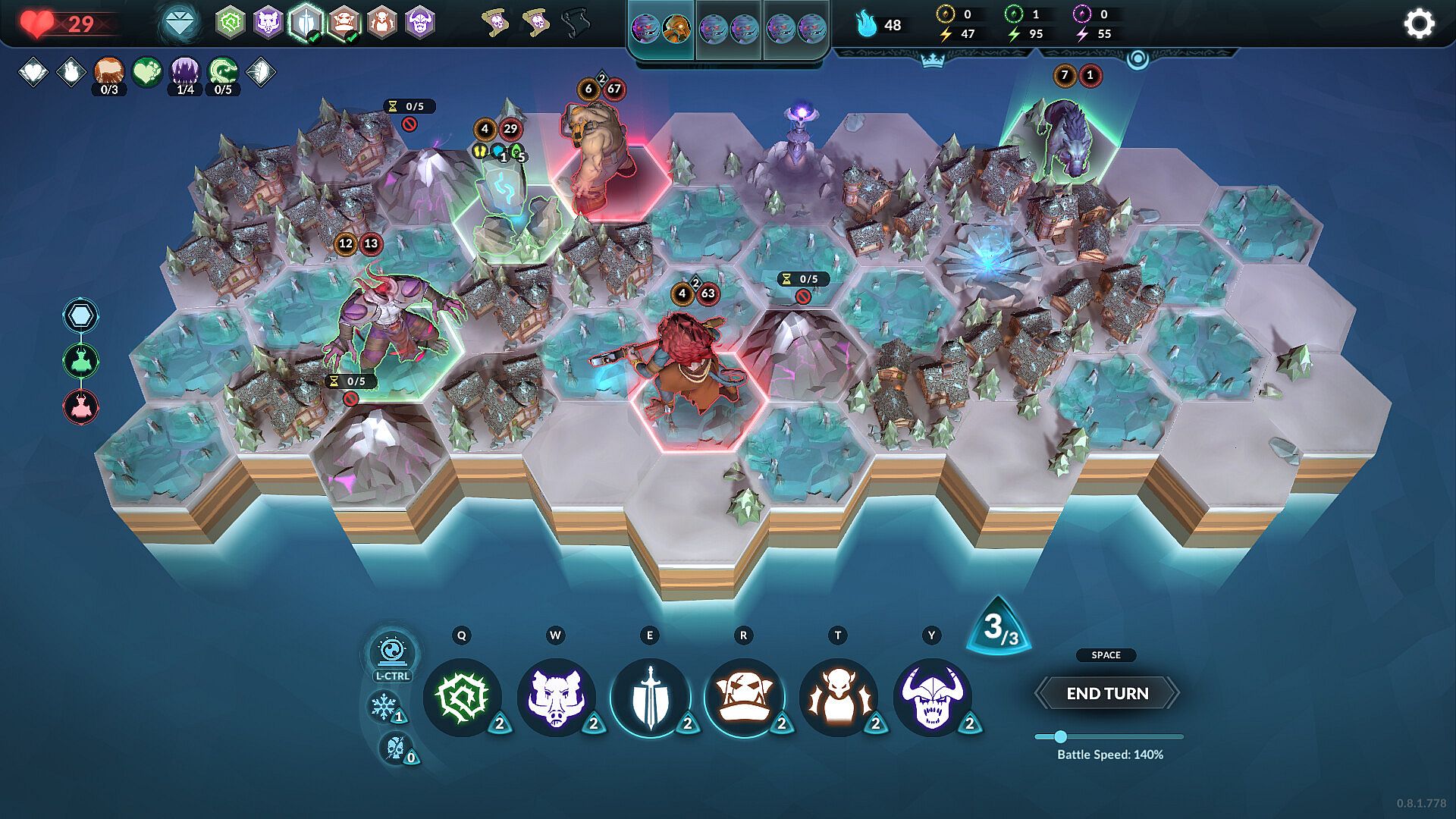Choose the orange horned warrior unit card
The height and width of the screenshot is (819, 1456).
pyautogui.click(x=838, y=697)
